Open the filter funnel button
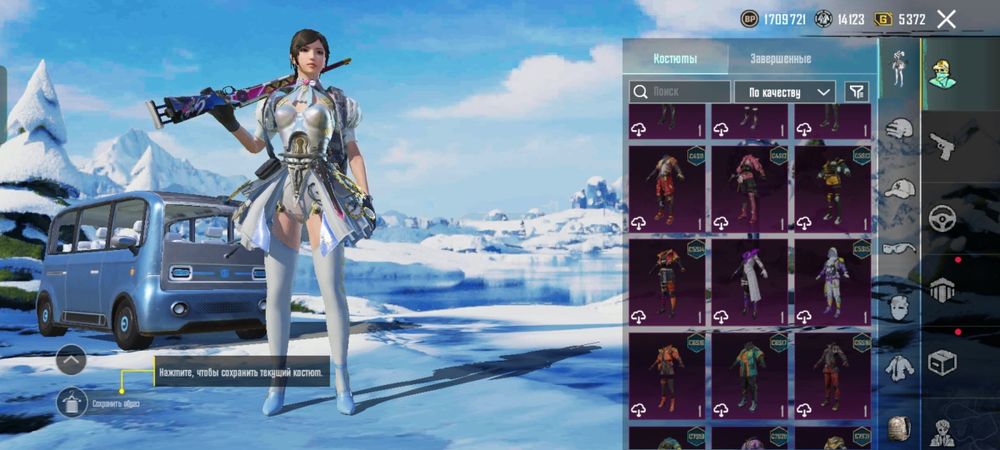This screenshot has width=1000, height=450. point(856,92)
